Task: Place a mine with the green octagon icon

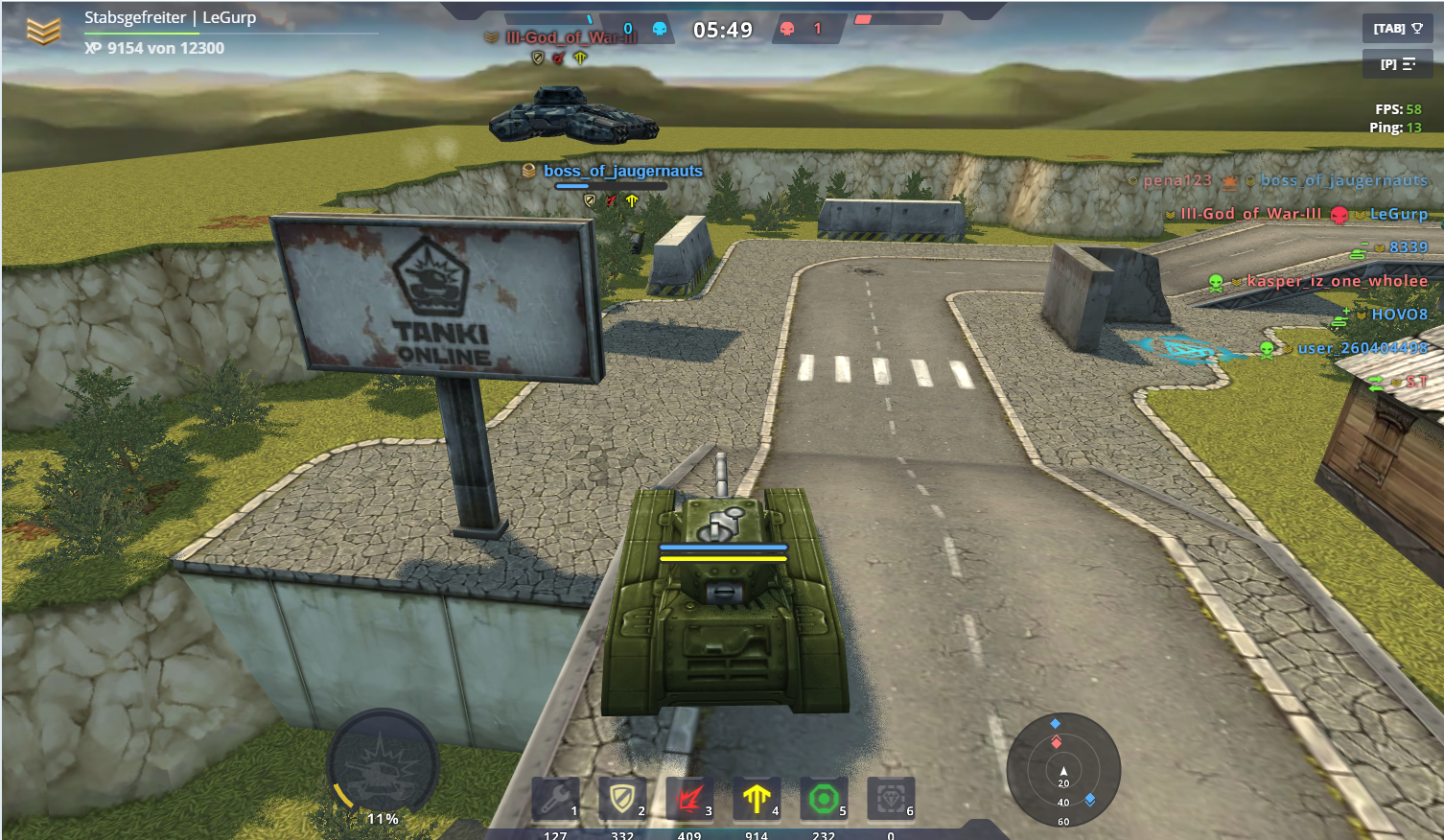Action: tap(824, 798)
